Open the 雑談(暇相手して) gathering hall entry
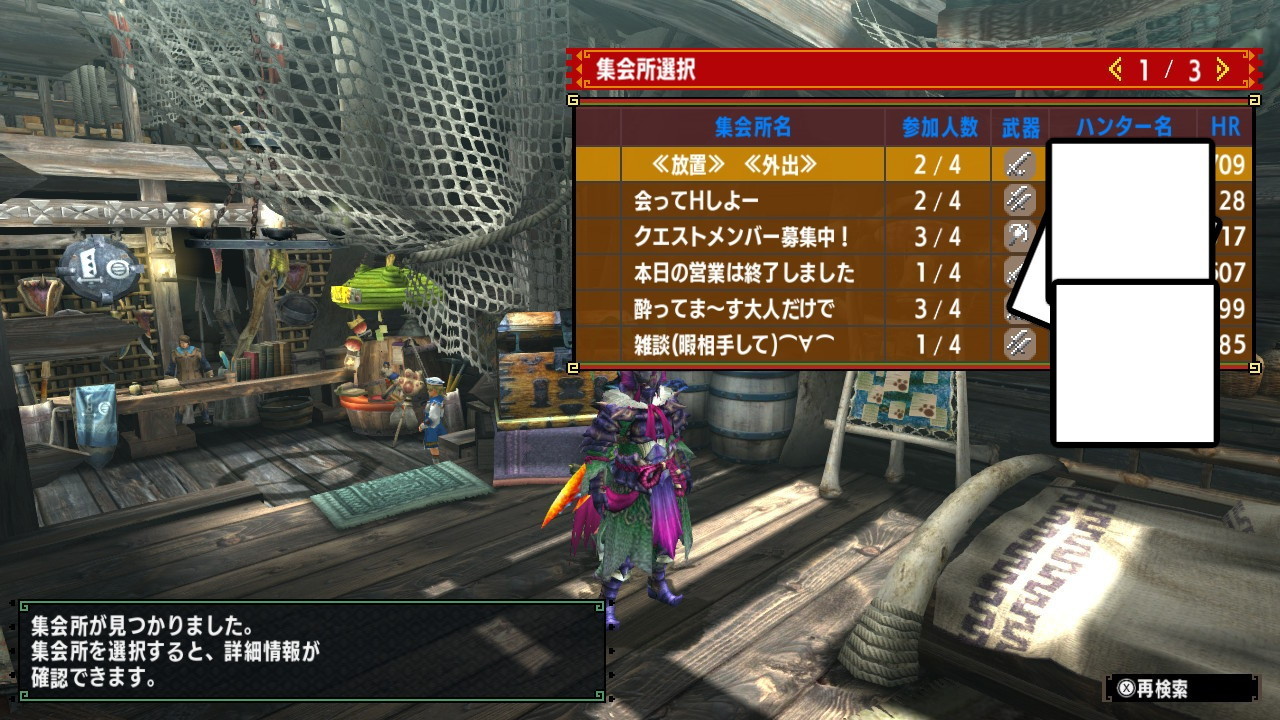 tap(734, 345)
